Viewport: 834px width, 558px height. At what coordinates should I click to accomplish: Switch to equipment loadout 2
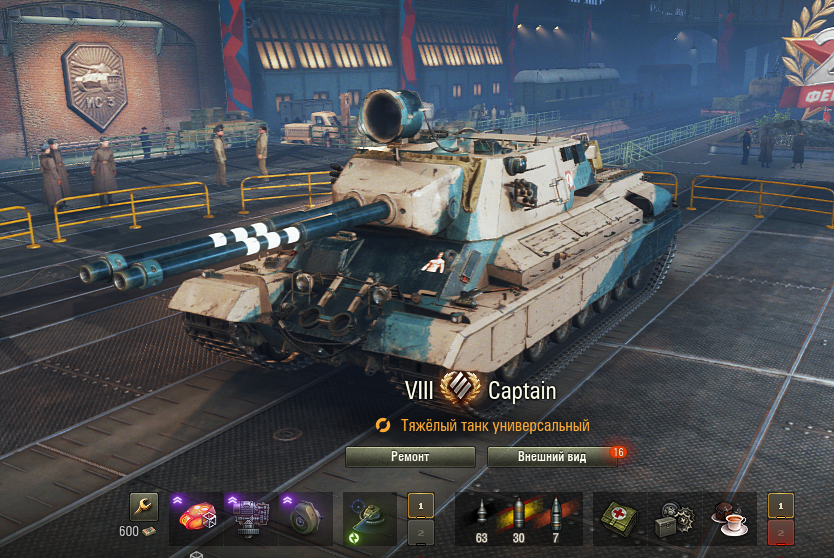[x=420, y=531]
